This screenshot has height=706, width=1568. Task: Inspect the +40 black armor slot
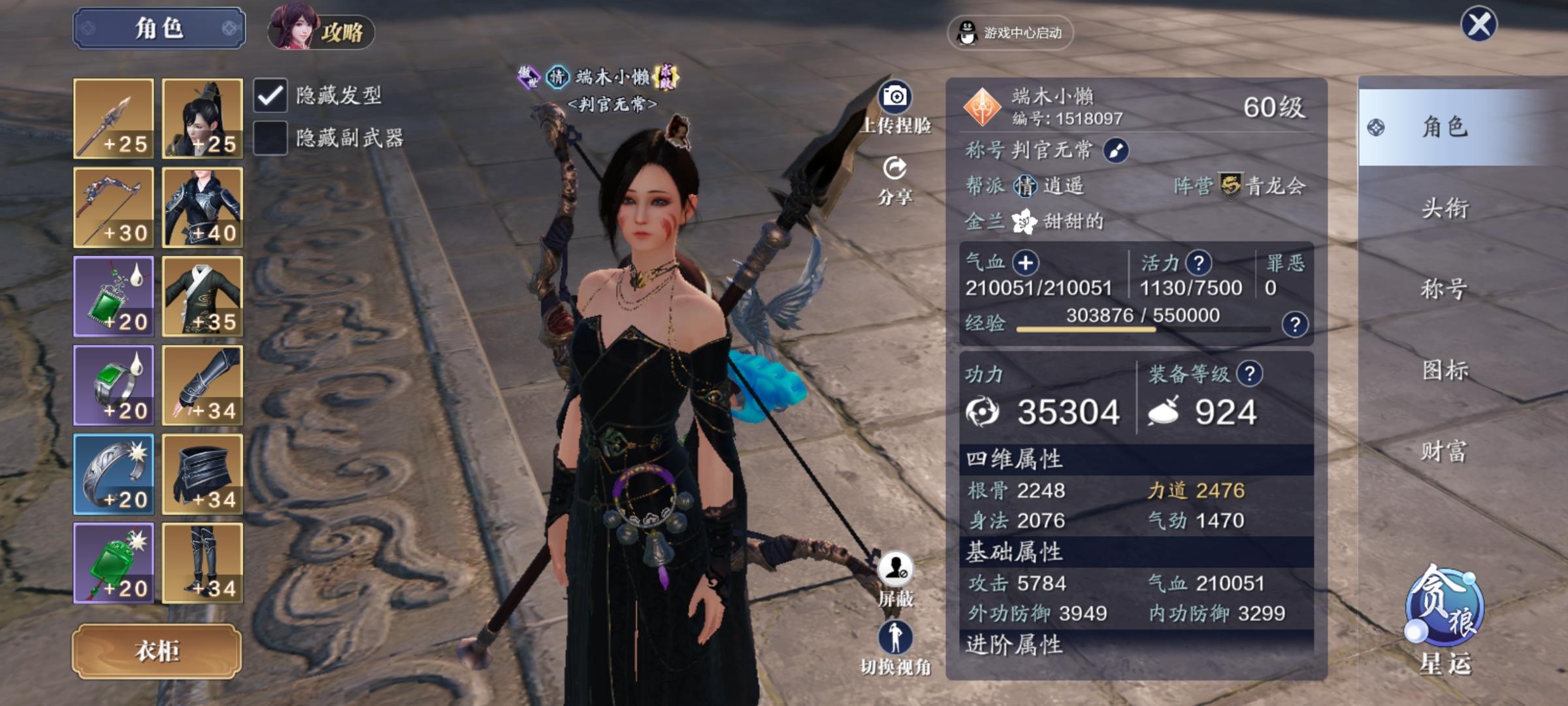click(203, 207)
